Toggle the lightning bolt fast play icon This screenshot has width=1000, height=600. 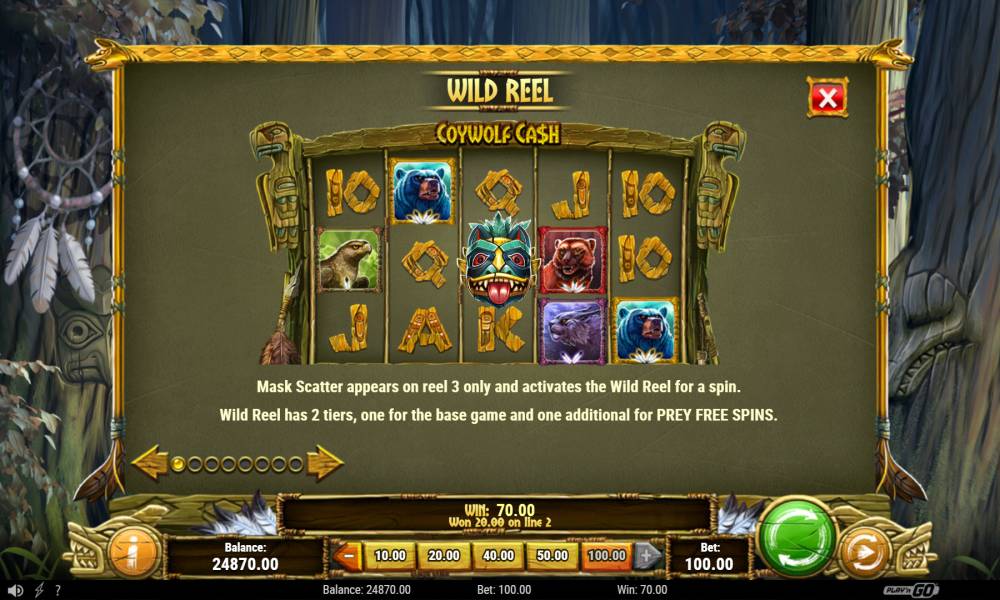(x=39, y=590)
